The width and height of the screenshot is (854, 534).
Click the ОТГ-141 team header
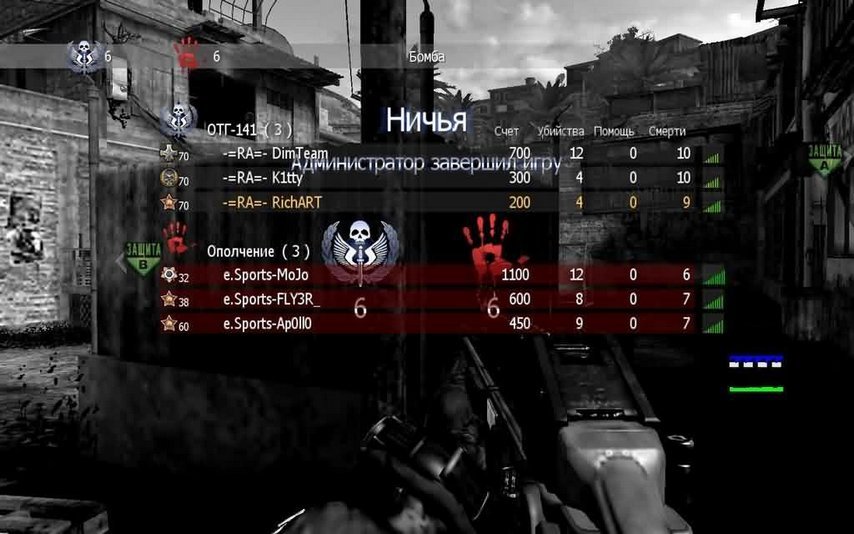[x=249, y=130]
